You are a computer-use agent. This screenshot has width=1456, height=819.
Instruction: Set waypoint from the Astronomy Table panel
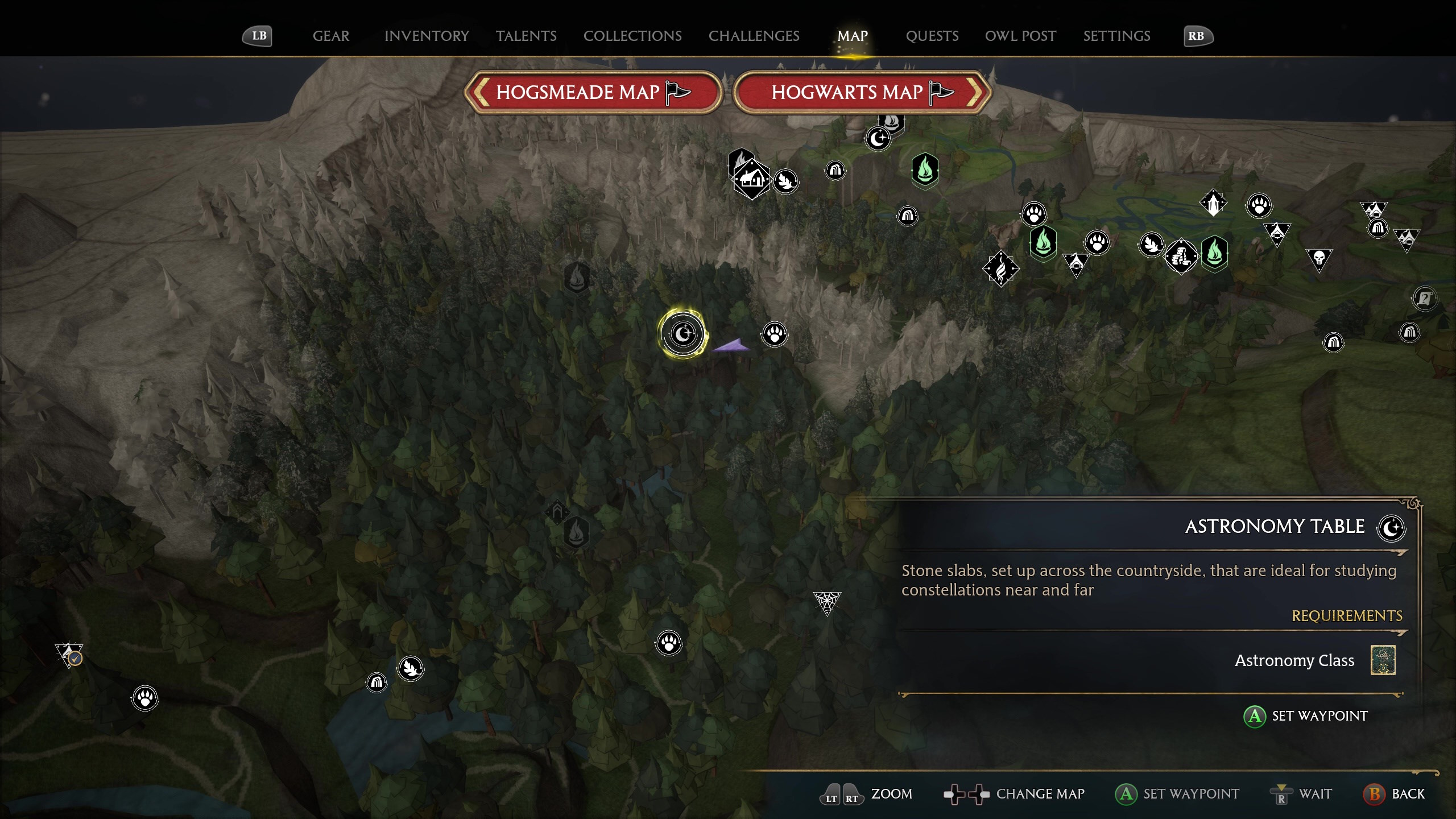(x=1306, y=716)
